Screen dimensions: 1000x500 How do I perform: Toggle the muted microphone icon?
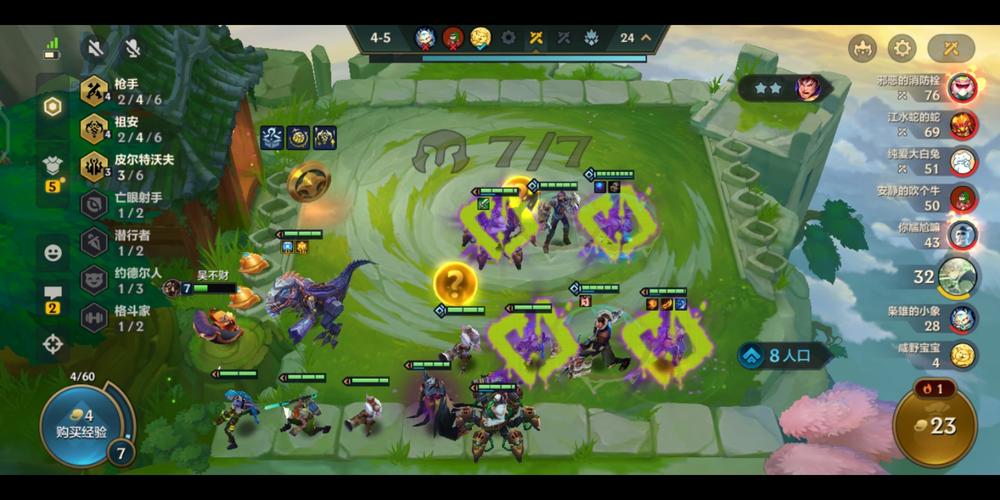[x=131, y=48]
